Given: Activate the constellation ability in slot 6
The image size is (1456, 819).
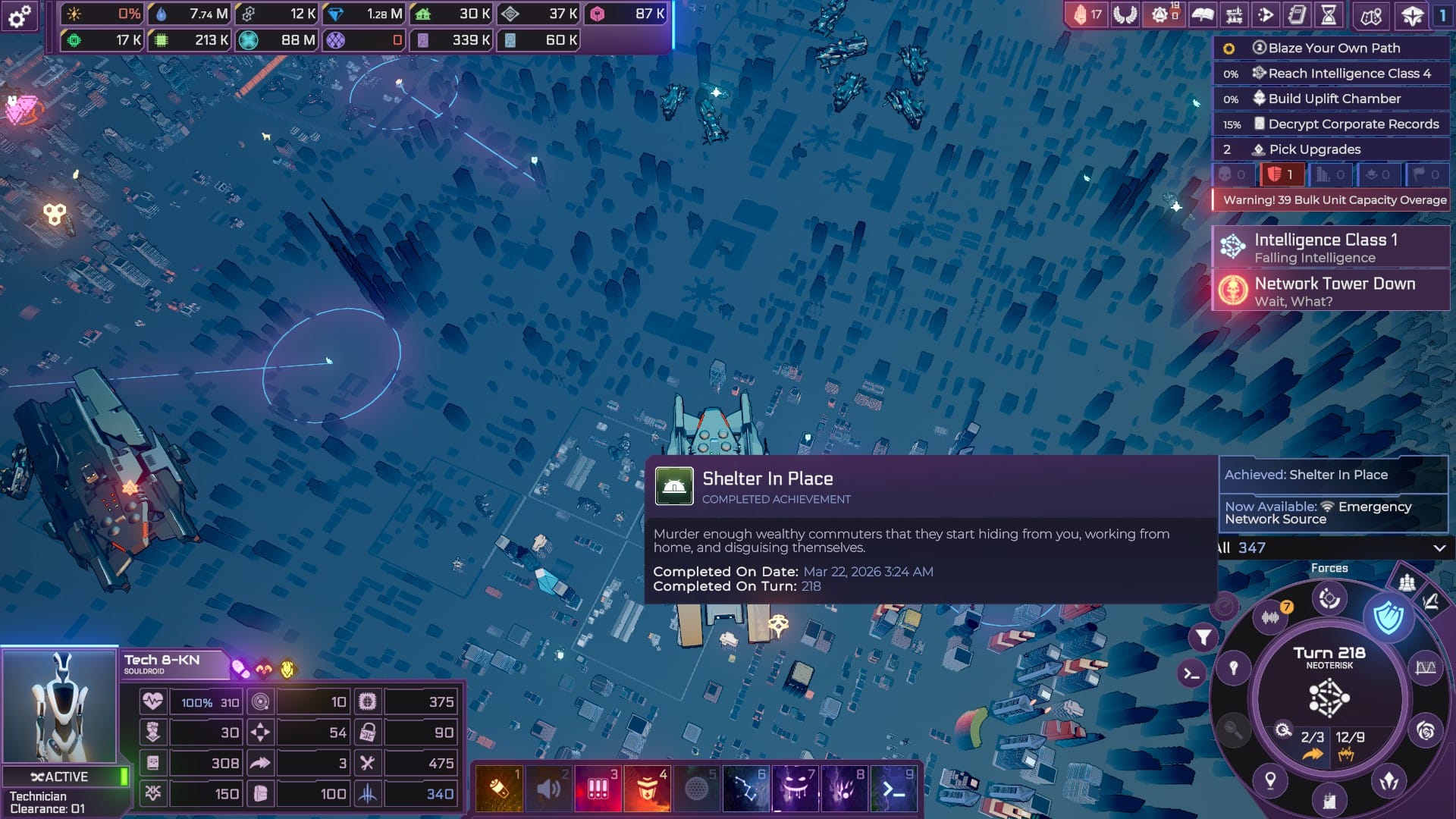Looking at the screenshot, I should [745, 789].
